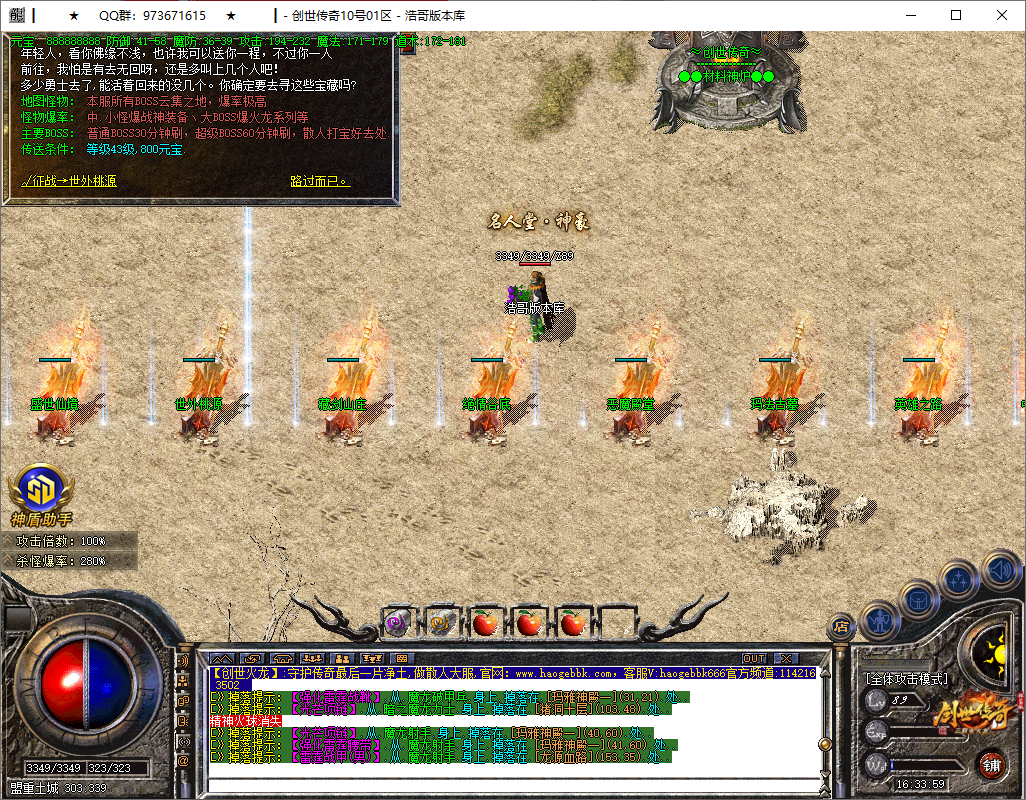1026x800 pixels.
Task: Click the chat scrollbar's round handle
Action: tap(825, 744)
